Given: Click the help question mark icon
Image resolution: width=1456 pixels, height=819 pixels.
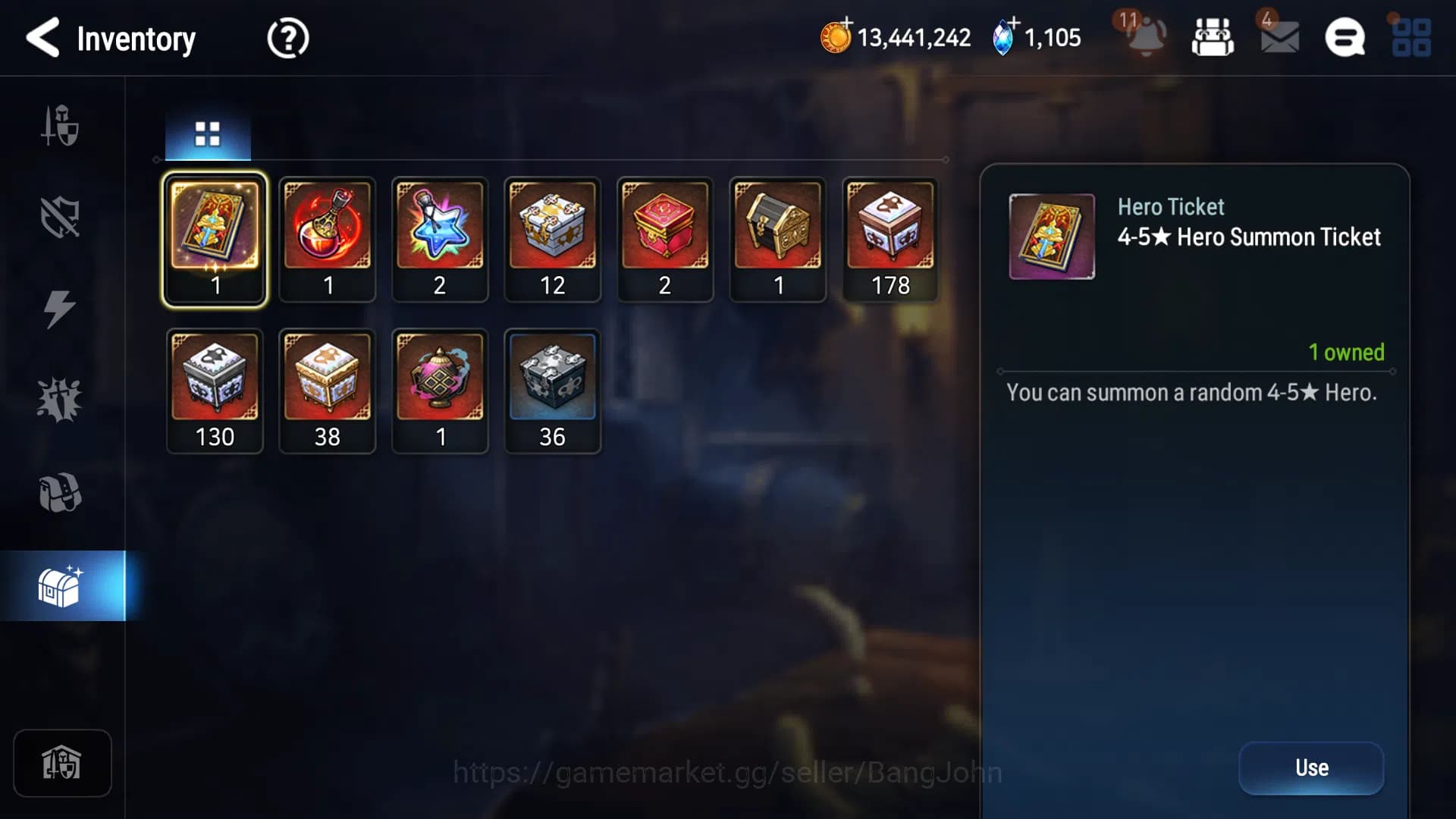Looking at the screenshot, I should tap(287, 38).
